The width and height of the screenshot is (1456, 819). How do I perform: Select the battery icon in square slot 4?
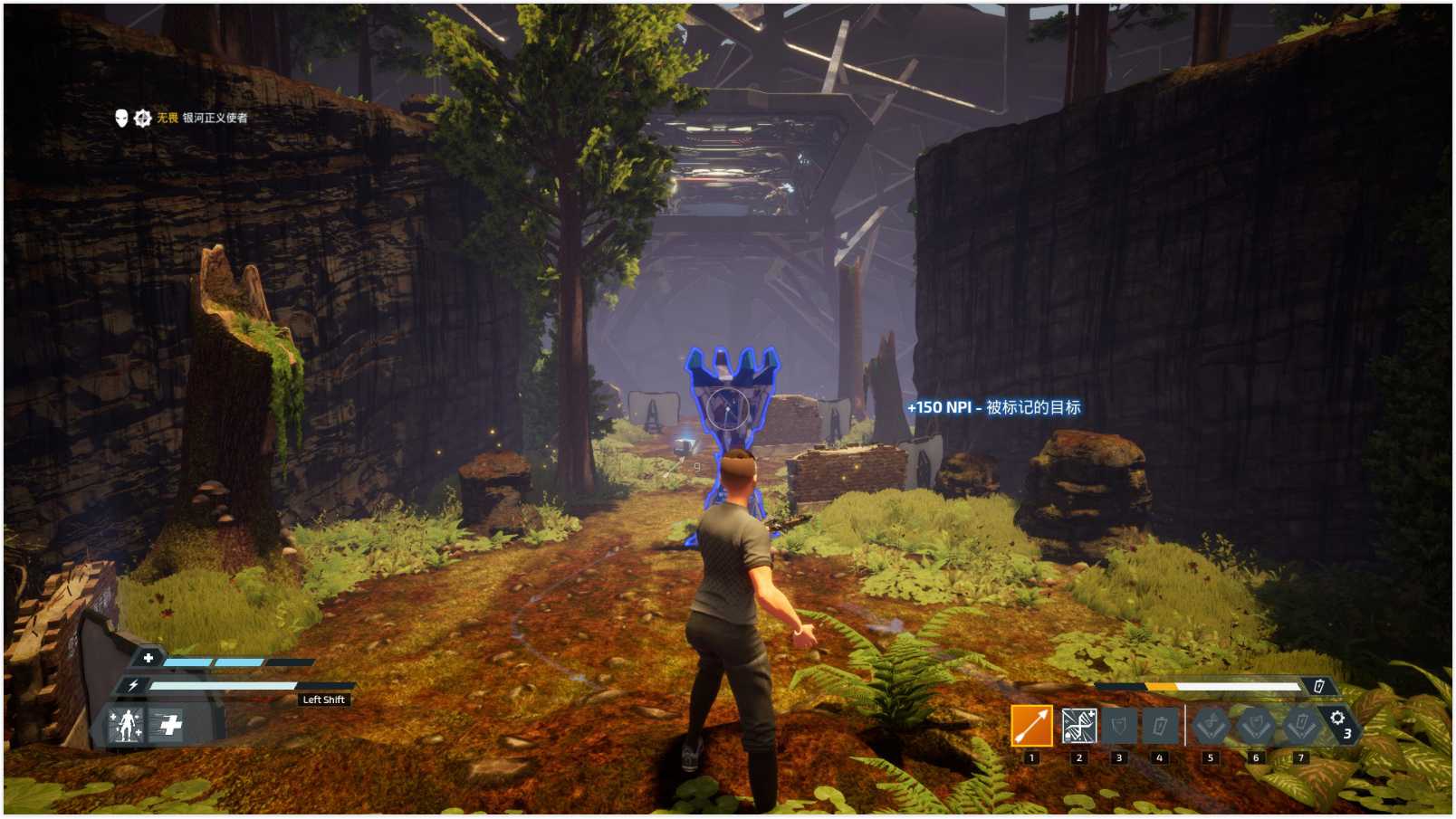point(1160,726)
